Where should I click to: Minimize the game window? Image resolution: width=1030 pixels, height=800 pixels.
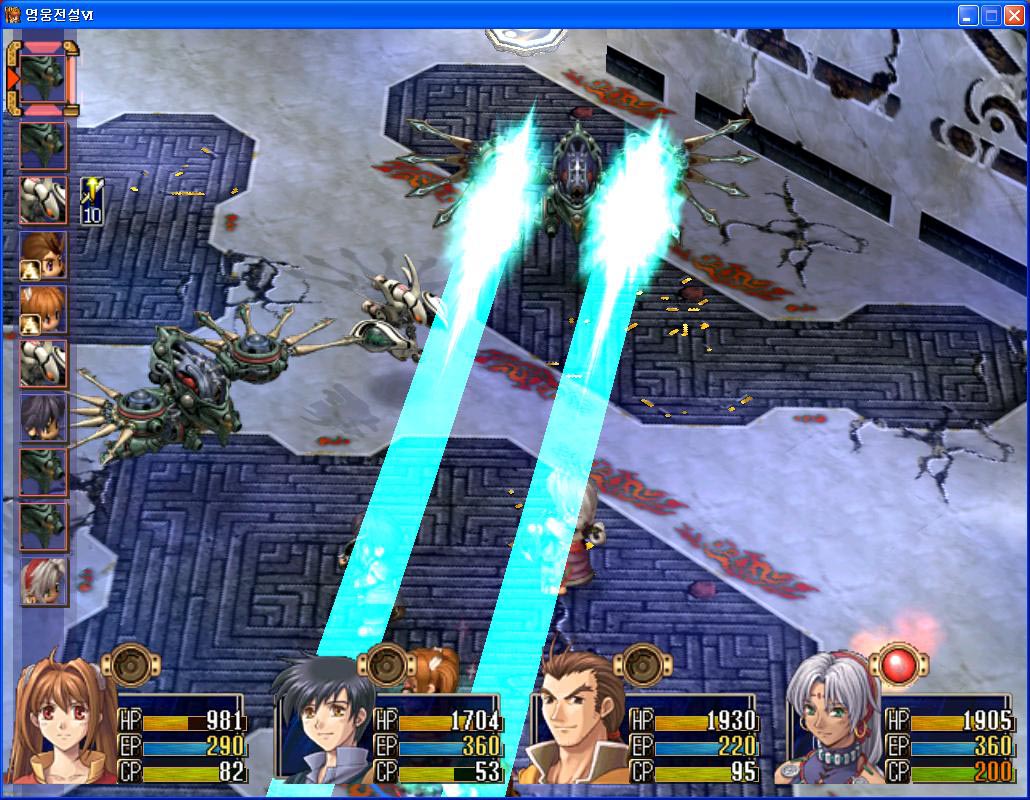pos(967,15)
